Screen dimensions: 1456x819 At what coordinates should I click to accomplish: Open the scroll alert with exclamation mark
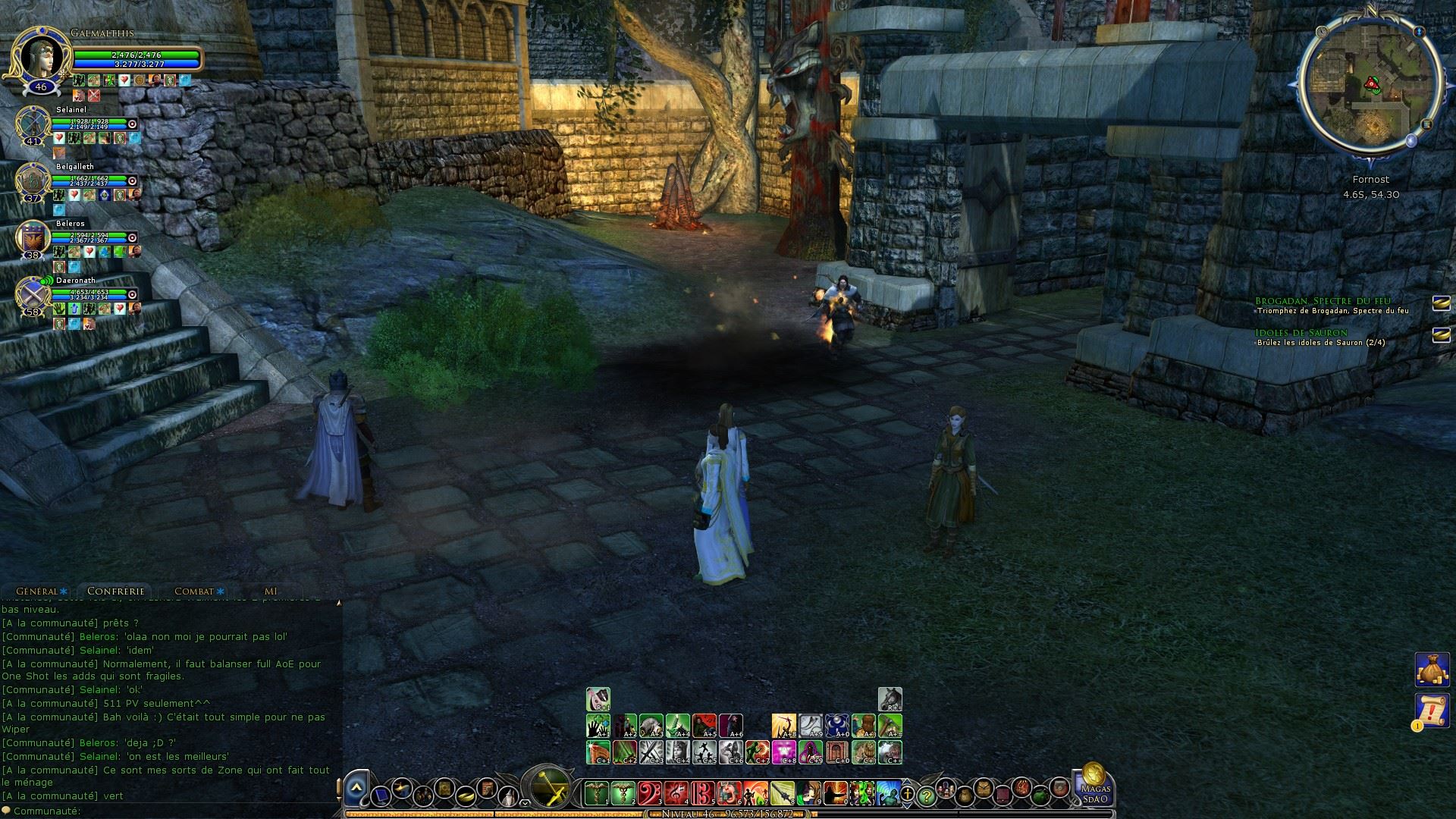pyautogui.click(x=1432, y=710)
